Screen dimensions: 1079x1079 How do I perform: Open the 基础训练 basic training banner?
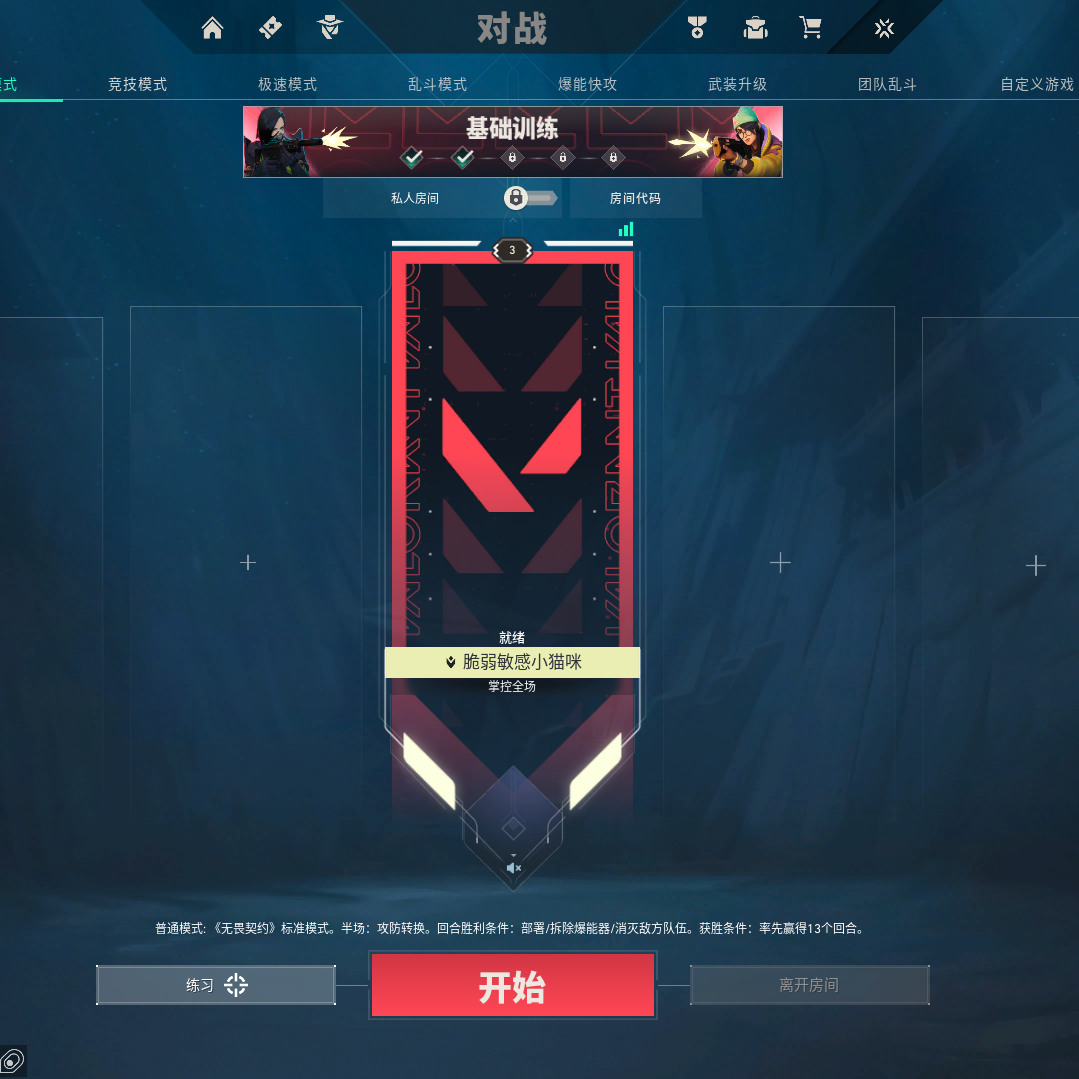click(512, 142)
